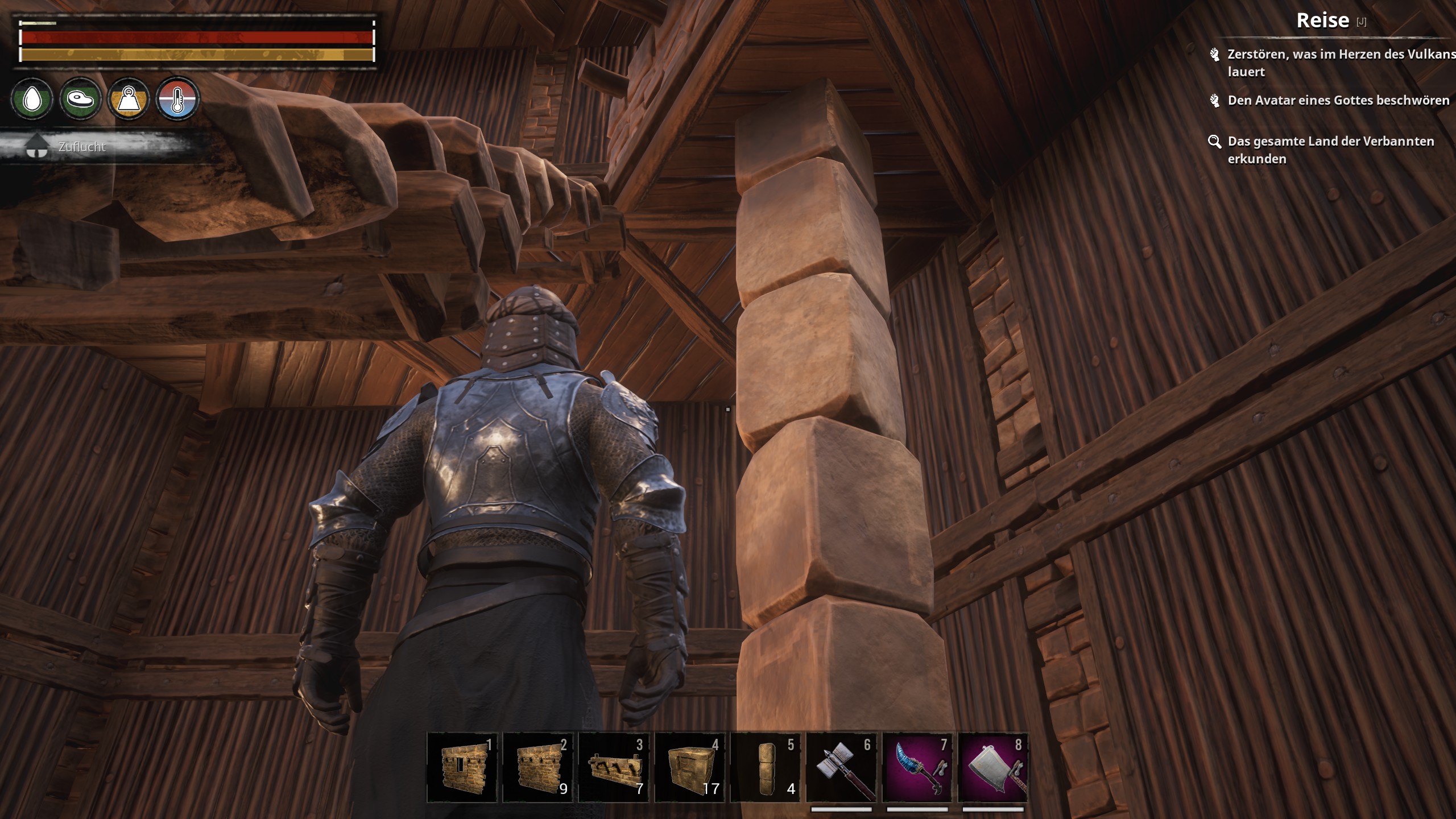
Task: Choose the solid stone wall stack of nine
Action: pyautogui.click(x=538, y=768)
